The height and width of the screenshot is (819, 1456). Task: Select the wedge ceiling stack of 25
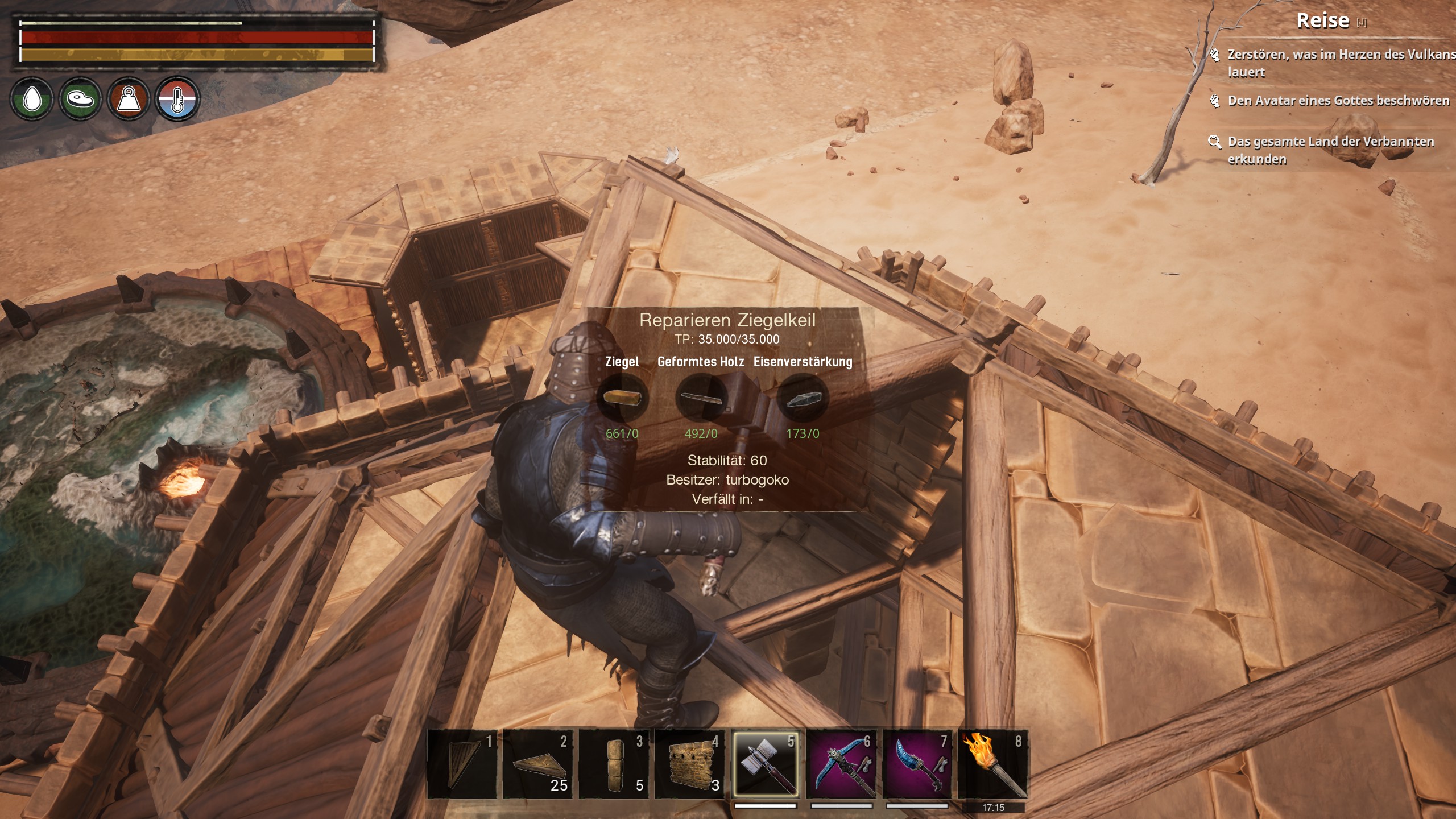[537, 764]
